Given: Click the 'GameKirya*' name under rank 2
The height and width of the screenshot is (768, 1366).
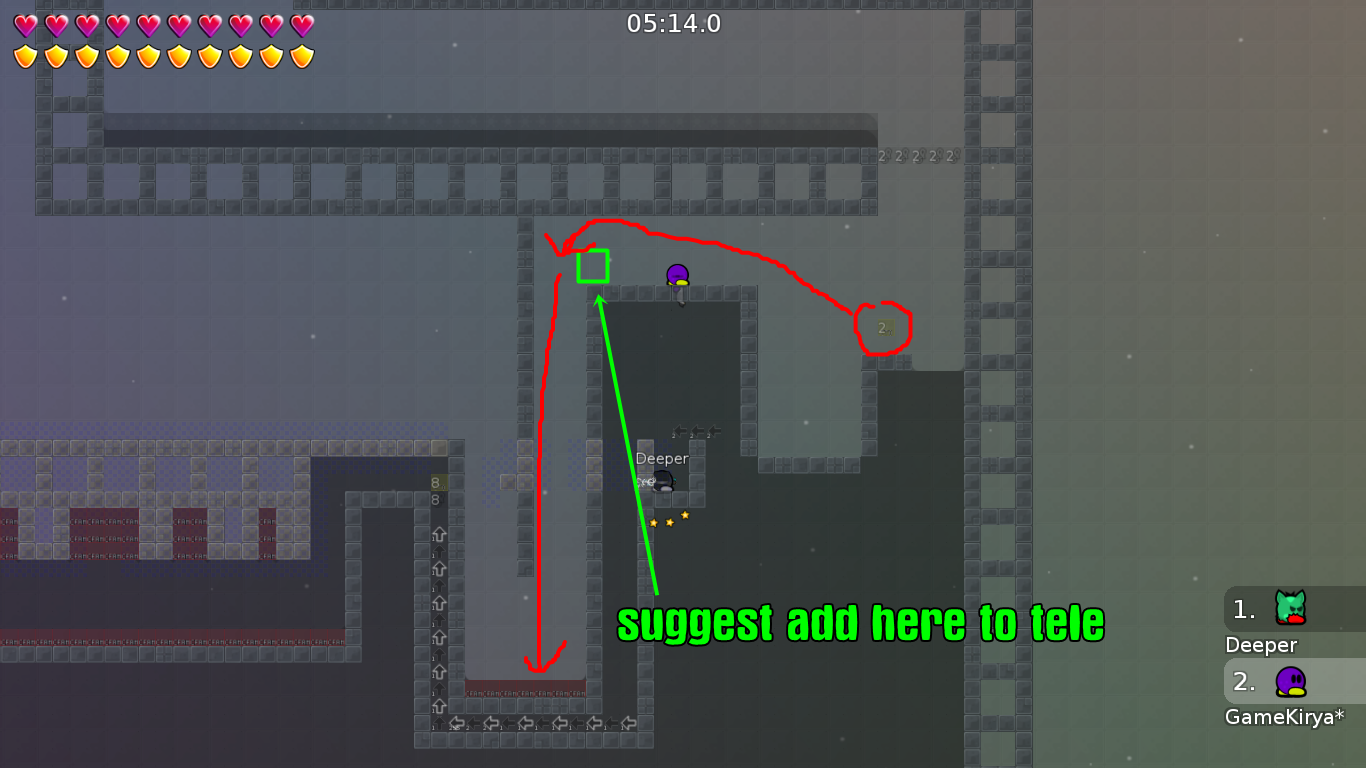Looking at the screenshot, I should [1284, 716].
